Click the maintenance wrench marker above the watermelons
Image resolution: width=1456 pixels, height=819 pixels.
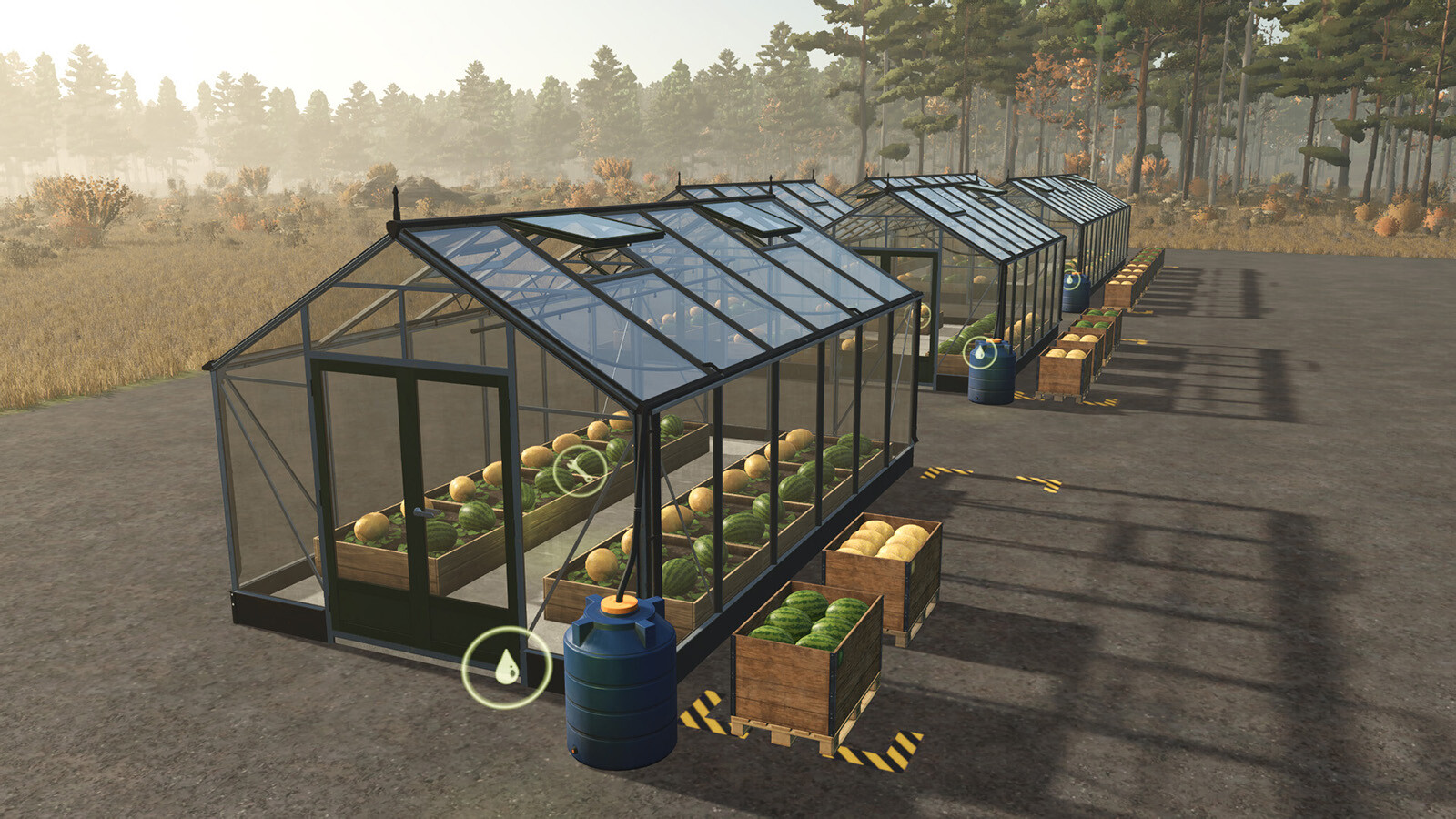click(581, 470)
